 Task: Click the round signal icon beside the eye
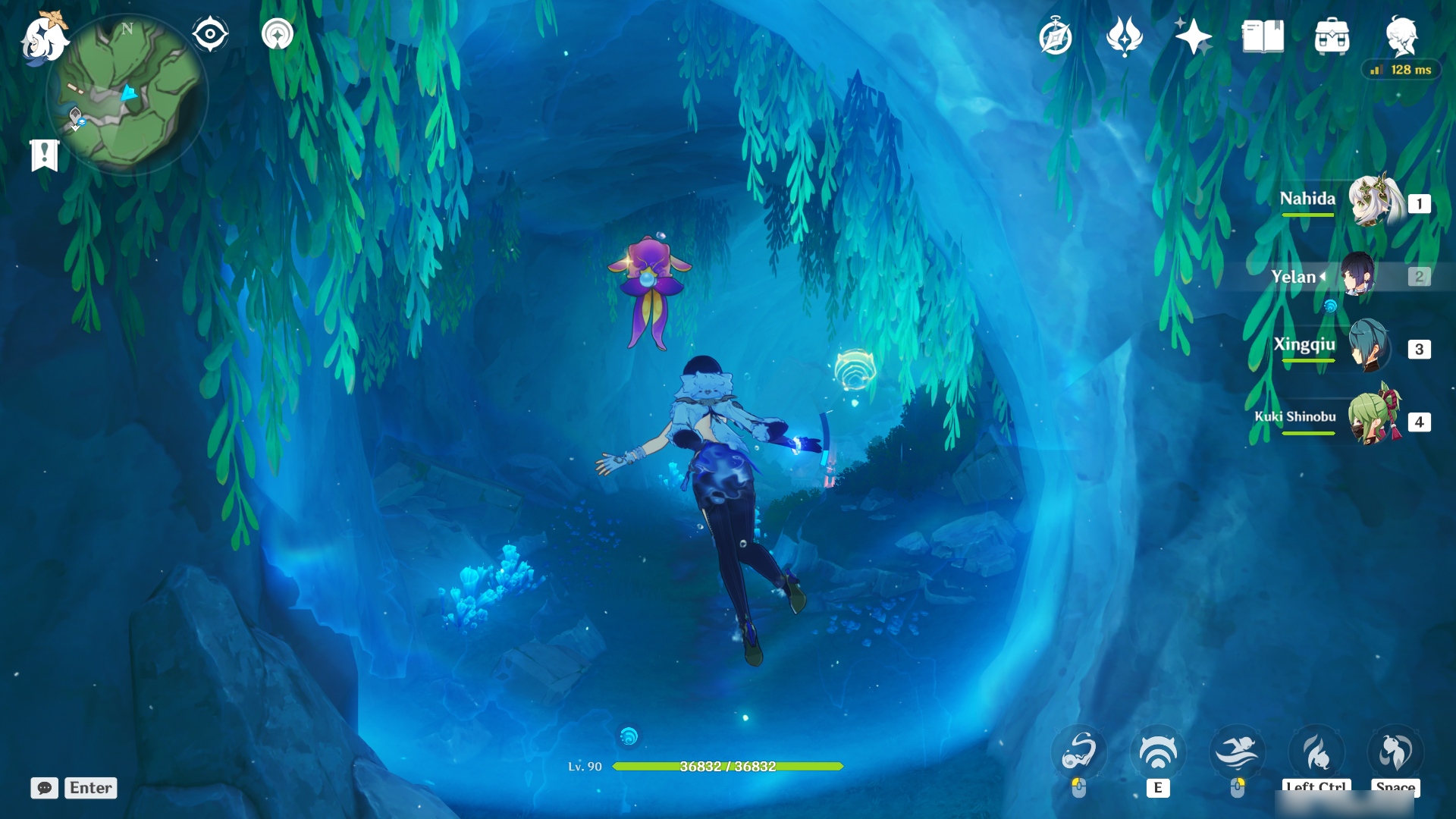click(x=278, y=34)
